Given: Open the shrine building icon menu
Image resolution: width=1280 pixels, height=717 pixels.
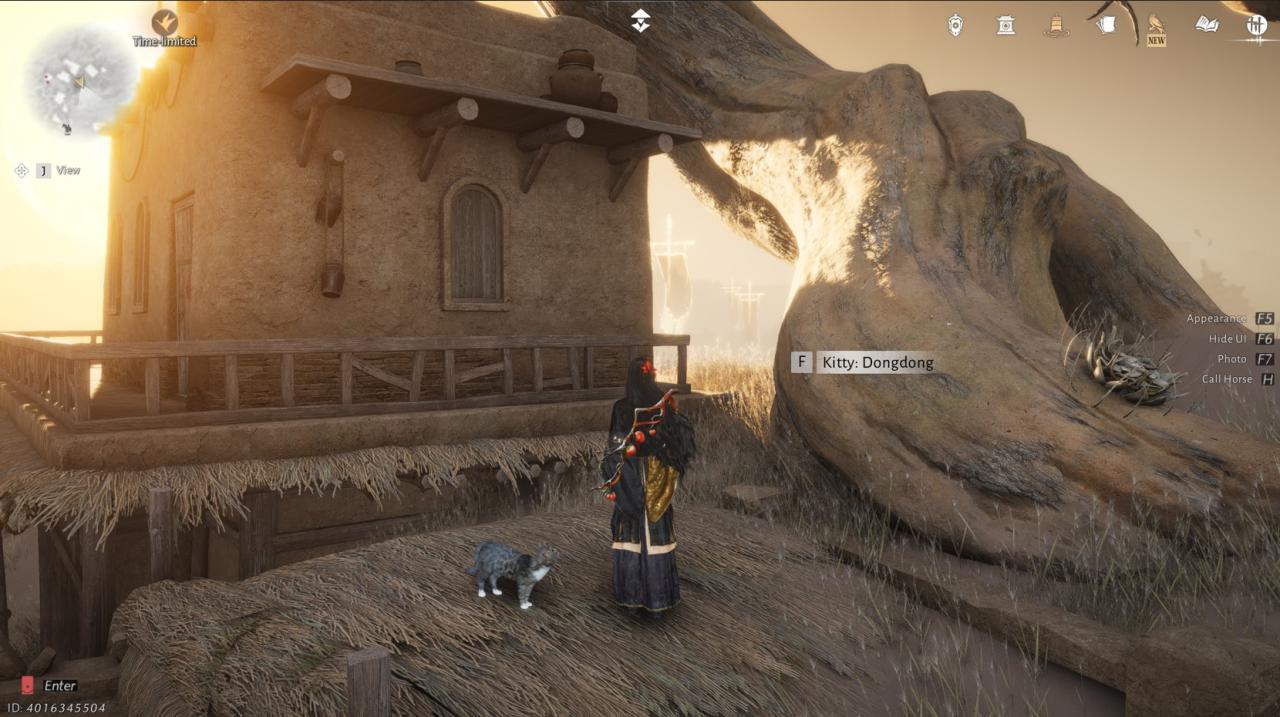Looking at the screenshot, I should coord(1005,25).
